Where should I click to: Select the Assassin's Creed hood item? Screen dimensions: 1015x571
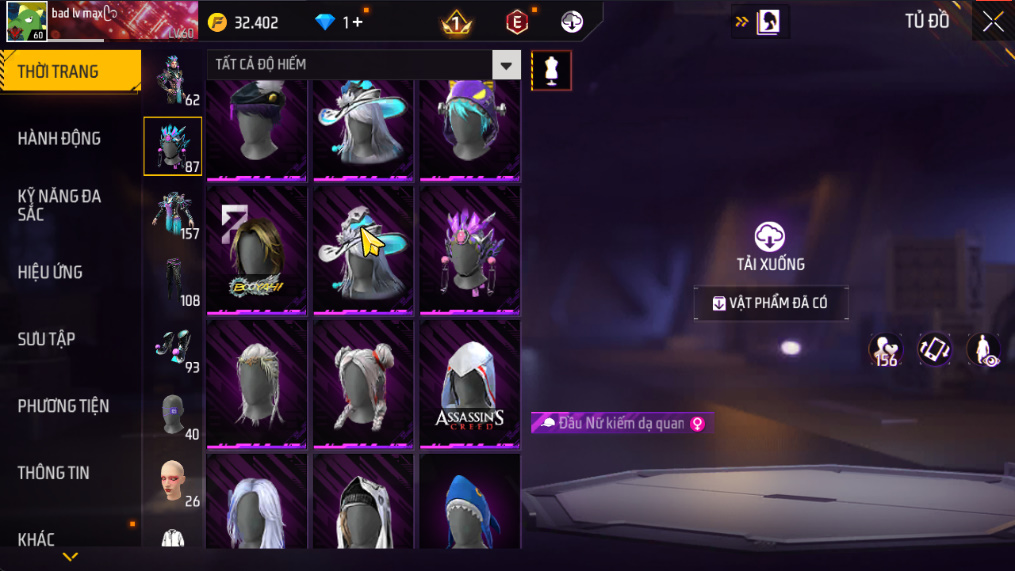point(469,384)
